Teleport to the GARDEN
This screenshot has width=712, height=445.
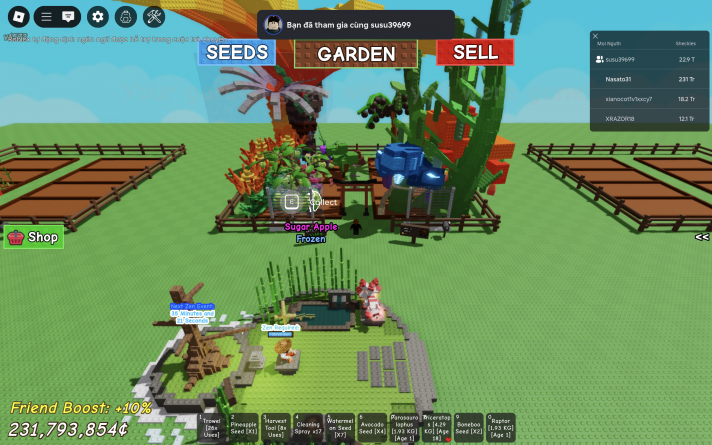(x=356, y=54)
